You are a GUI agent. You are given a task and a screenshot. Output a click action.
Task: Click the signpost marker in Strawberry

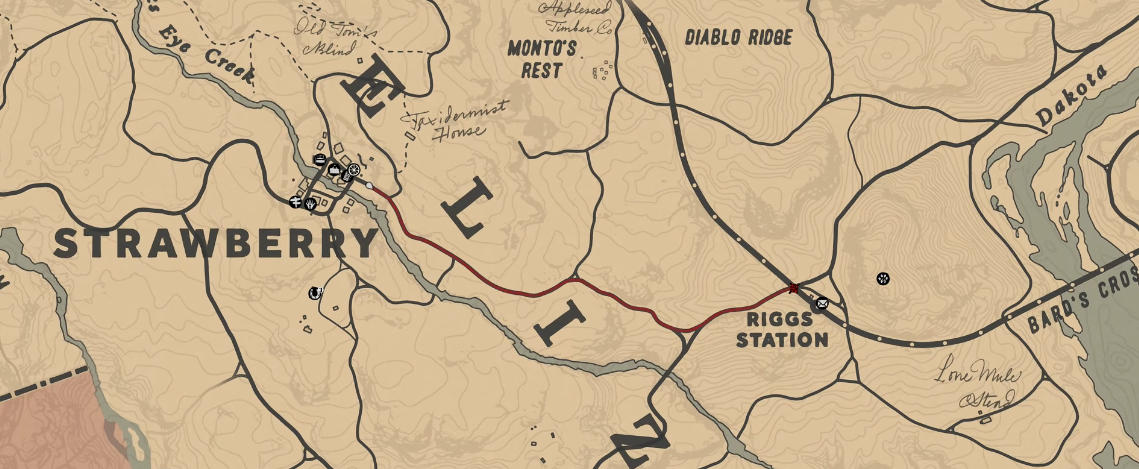click(295, 202)
